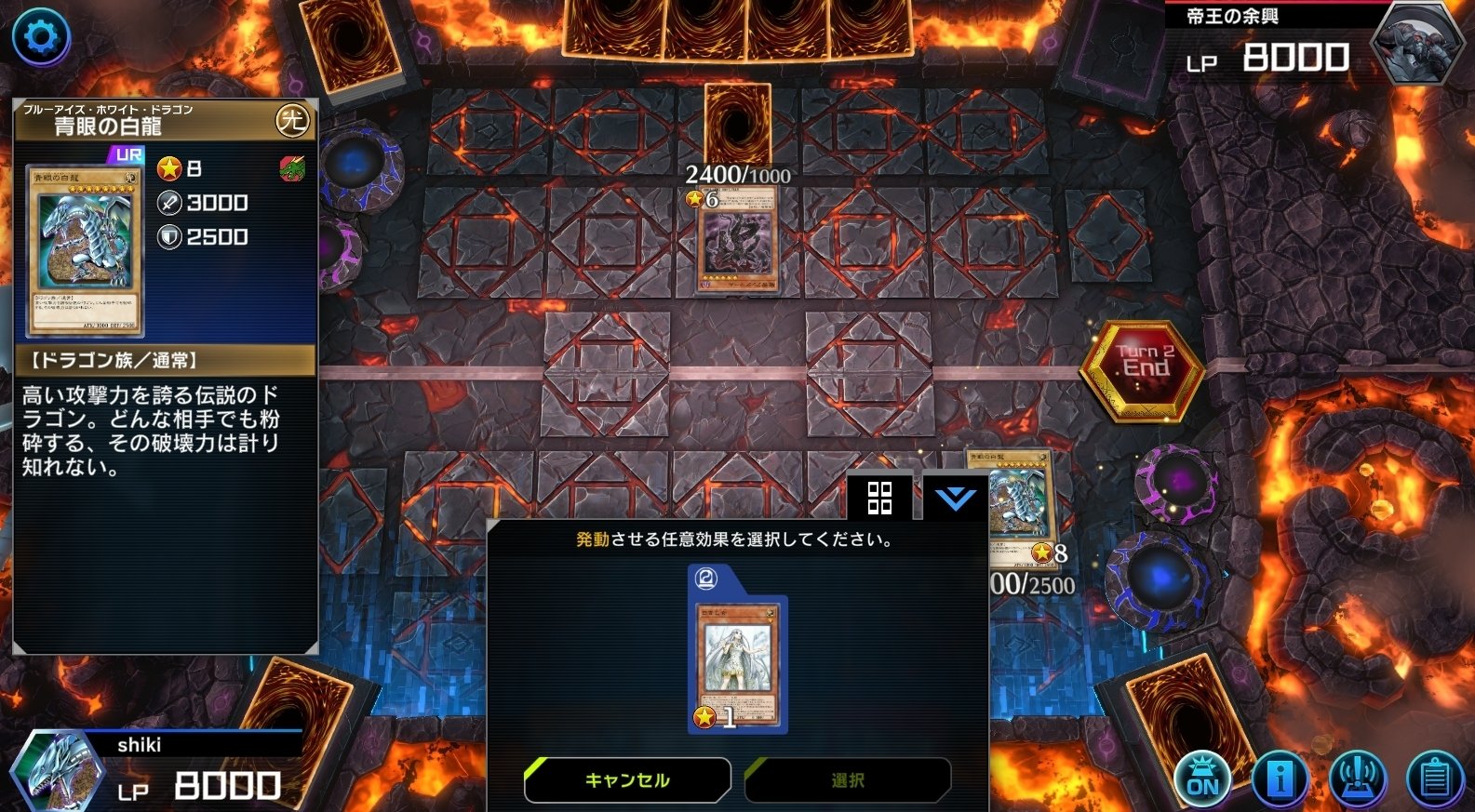The image size is (1475, 812).
Task: Select the card inside the effect dialog
Action: point(738,660)
